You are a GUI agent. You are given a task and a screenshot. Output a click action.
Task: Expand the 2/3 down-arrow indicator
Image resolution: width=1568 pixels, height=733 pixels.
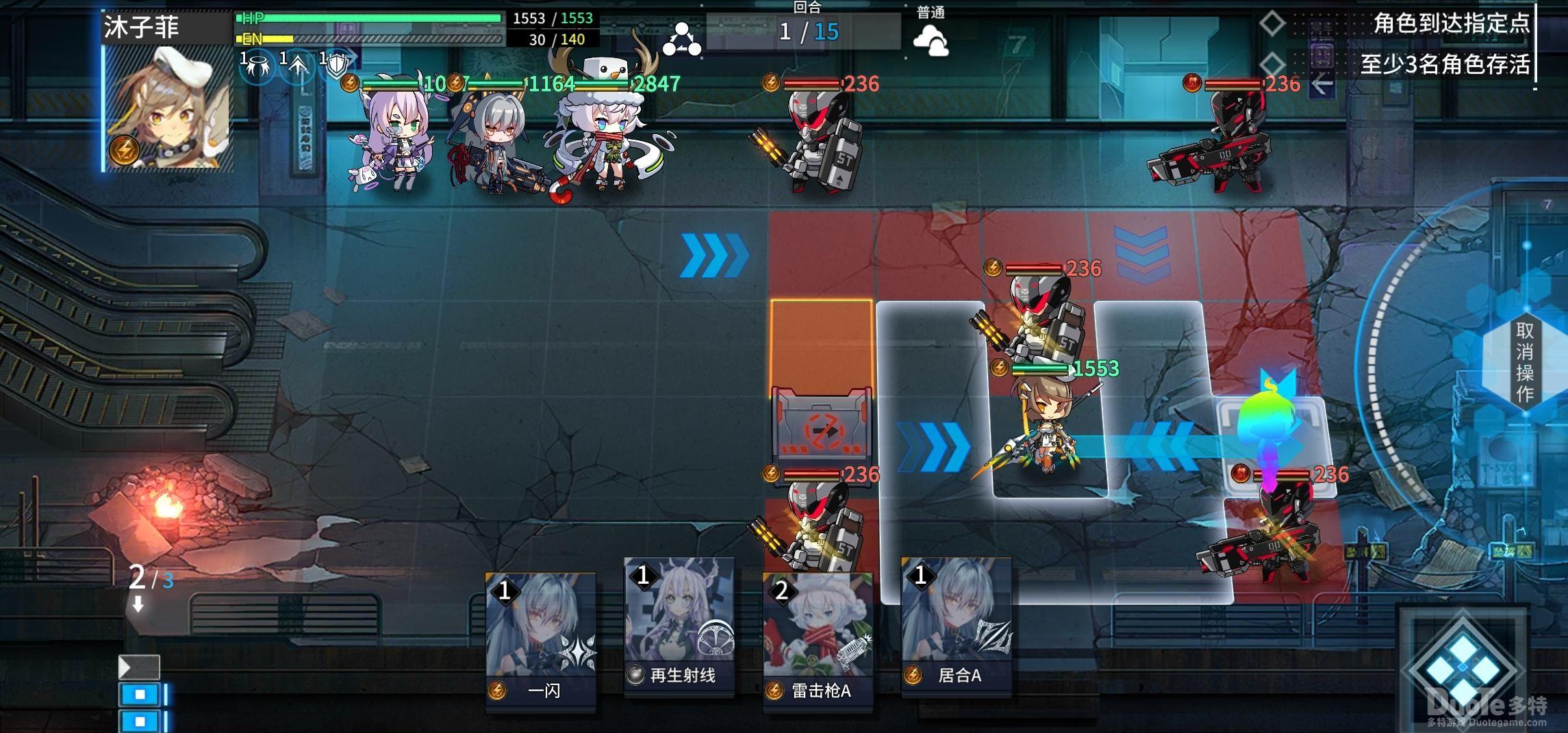click(139, 604)
